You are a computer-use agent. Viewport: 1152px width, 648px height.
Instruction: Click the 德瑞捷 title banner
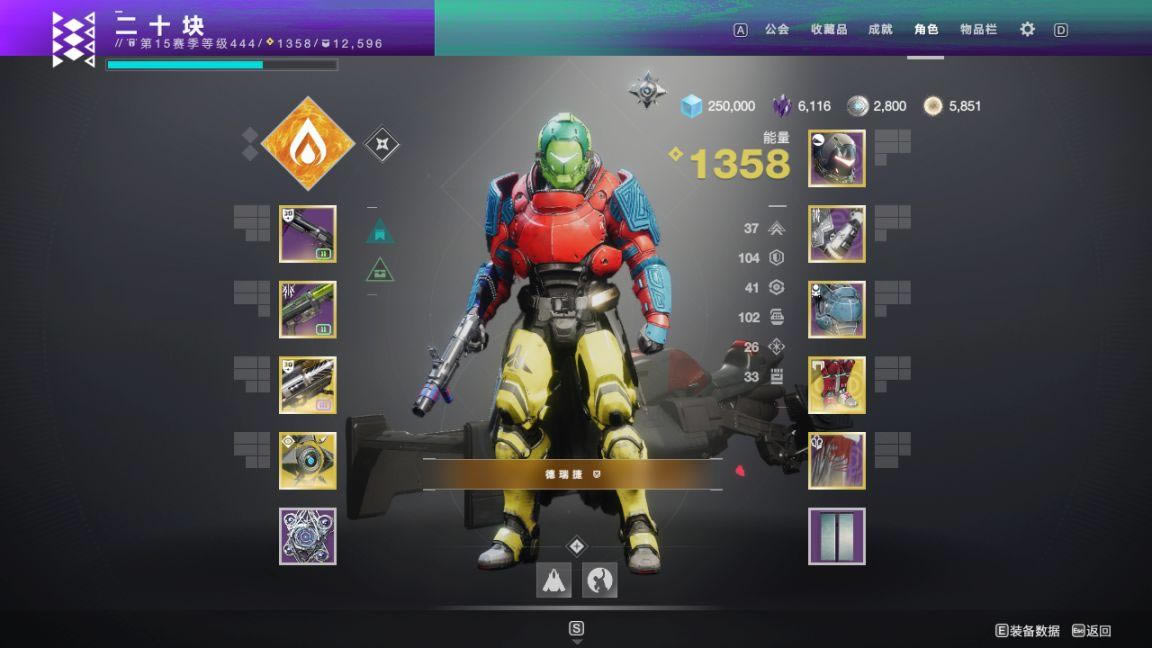coord(572,475)
